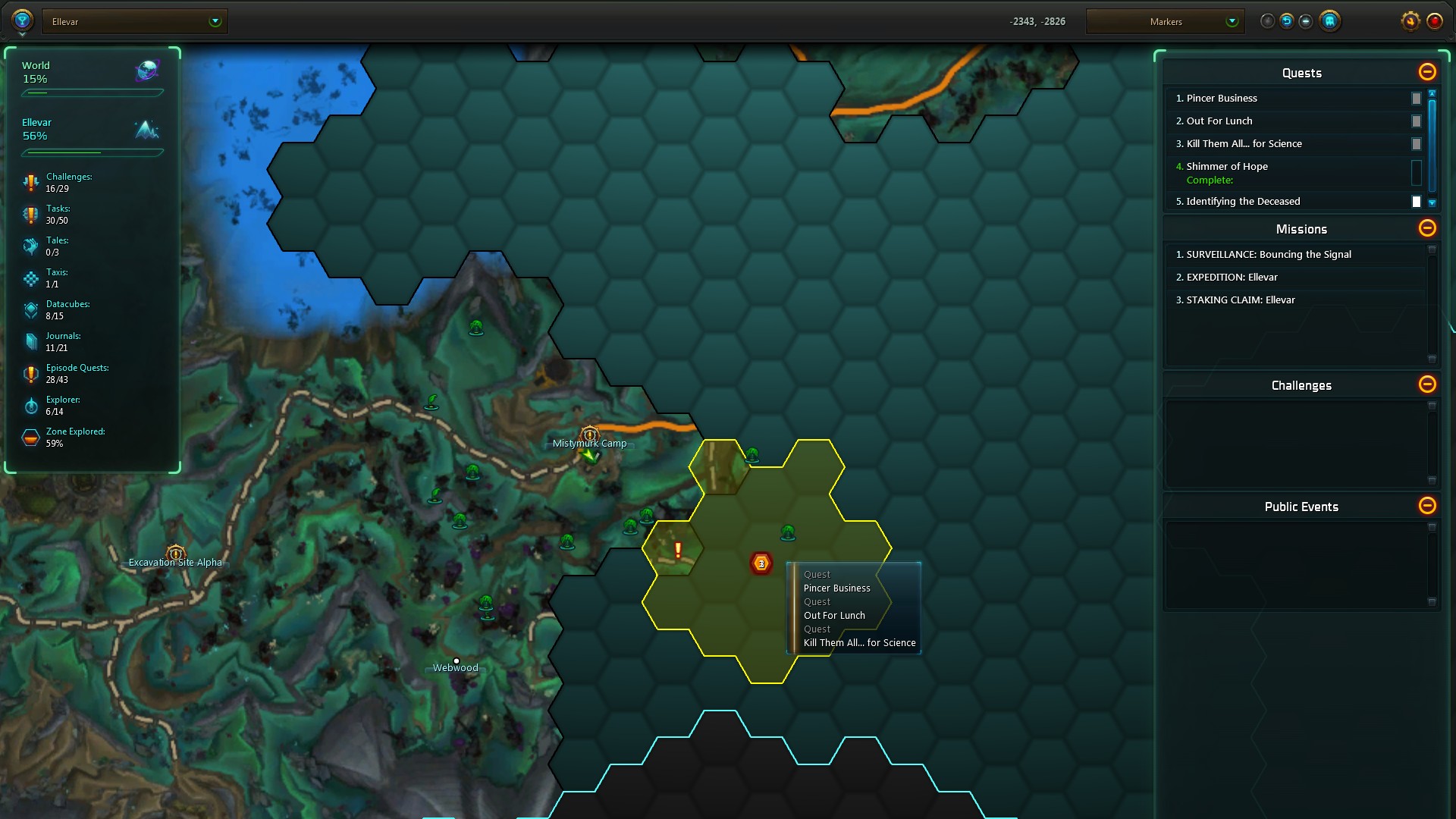Select the Out For Lunch quest row
This screenshot has width=1456, height=819.
1219,121
